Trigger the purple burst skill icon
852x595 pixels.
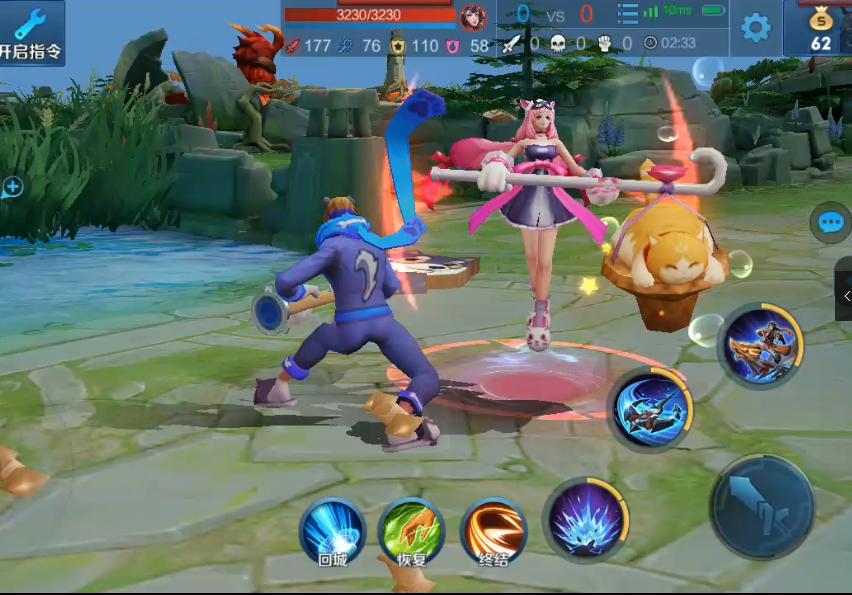(587, 520)
